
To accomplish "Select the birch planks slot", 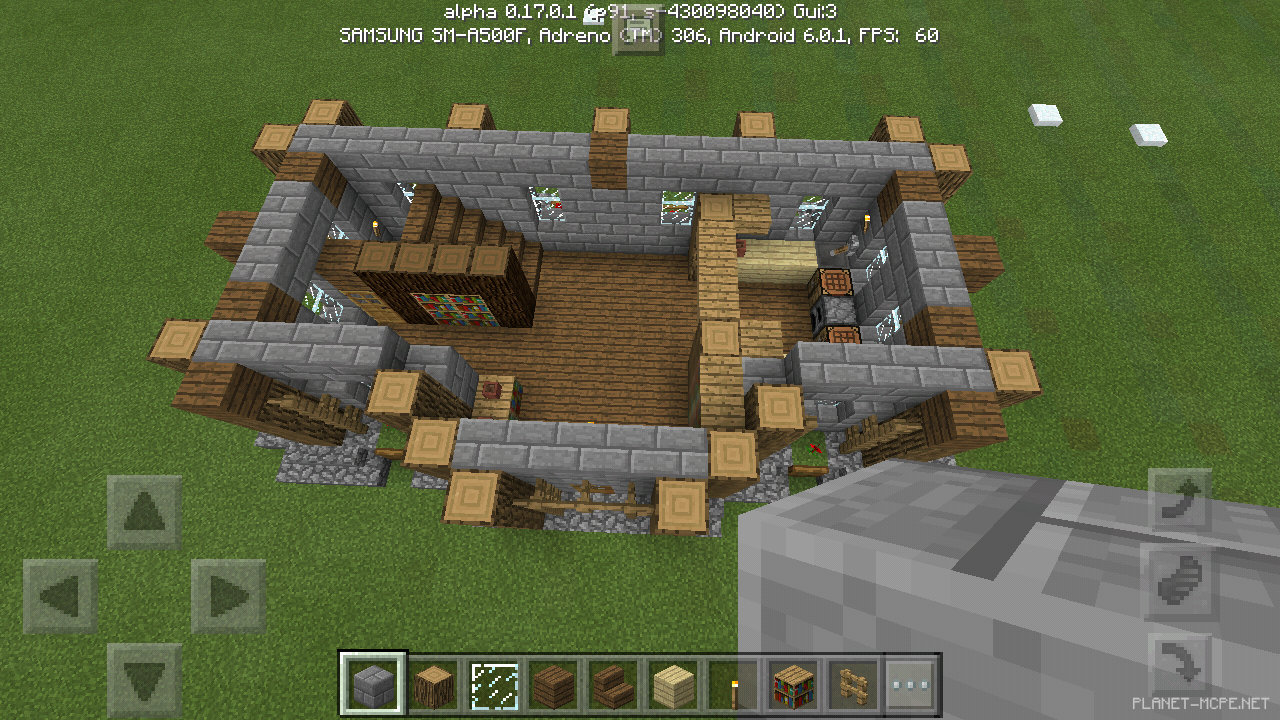I will pyautogui.click(x=673, y=685).
